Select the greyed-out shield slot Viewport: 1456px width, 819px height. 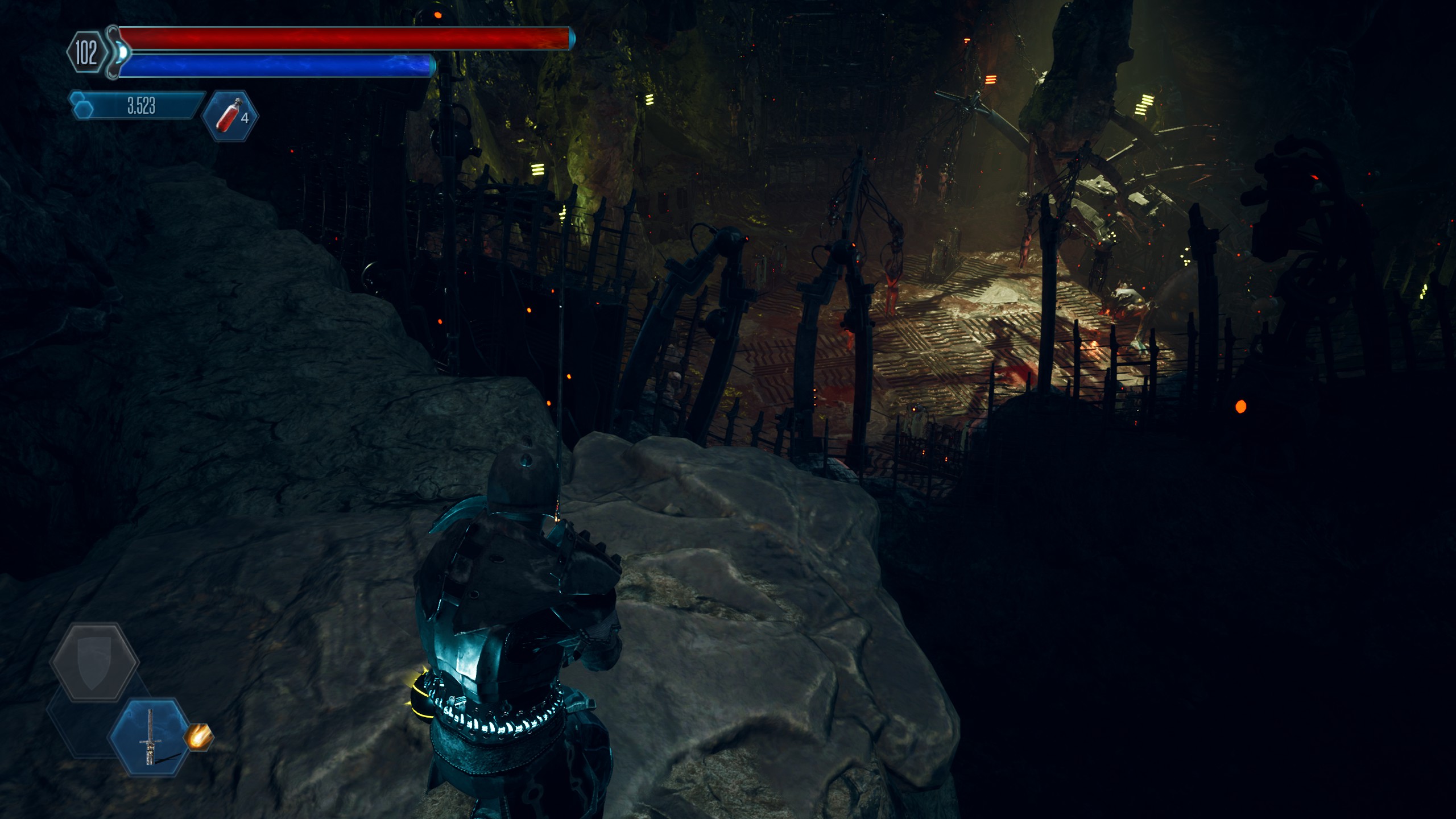point(94,662)
